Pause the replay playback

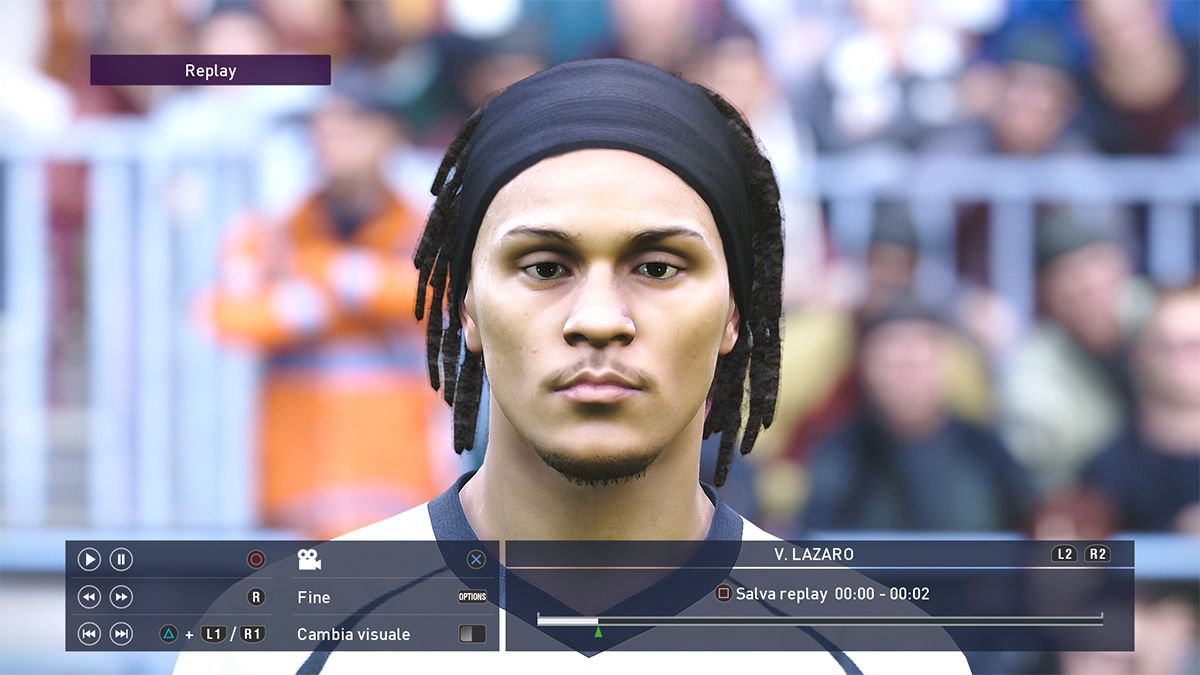[x=121, y=560]
